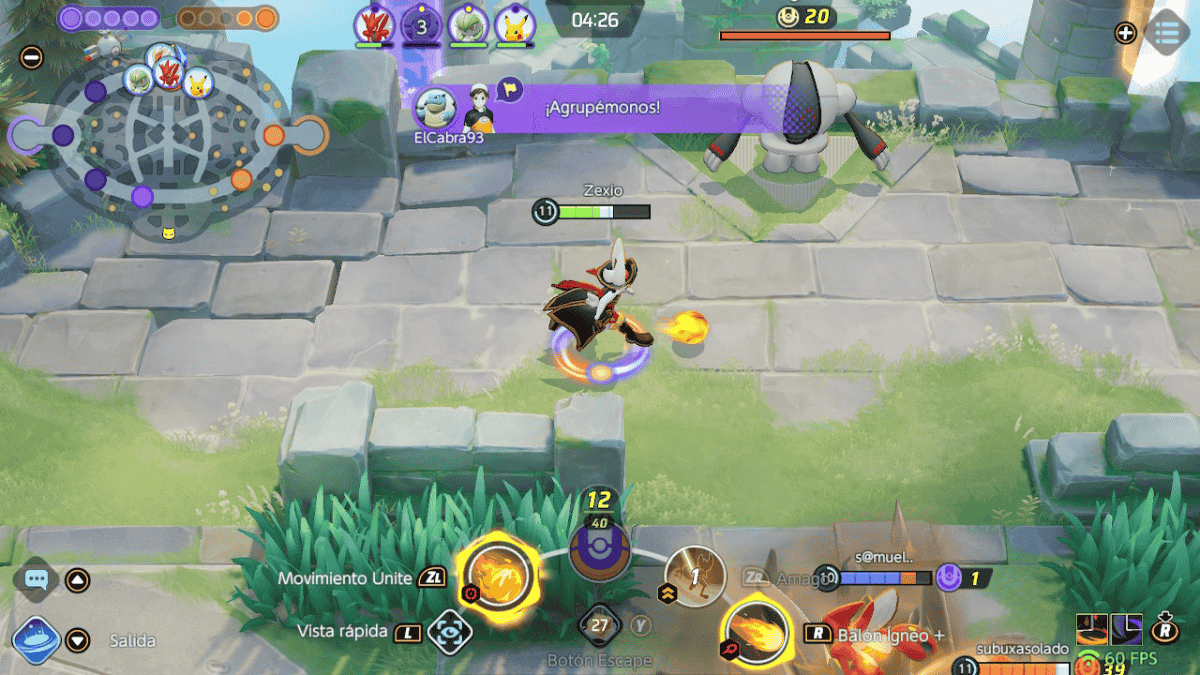Click the pokéball score button
This screenshot has width=1200, height=675.
coord(600,551)
